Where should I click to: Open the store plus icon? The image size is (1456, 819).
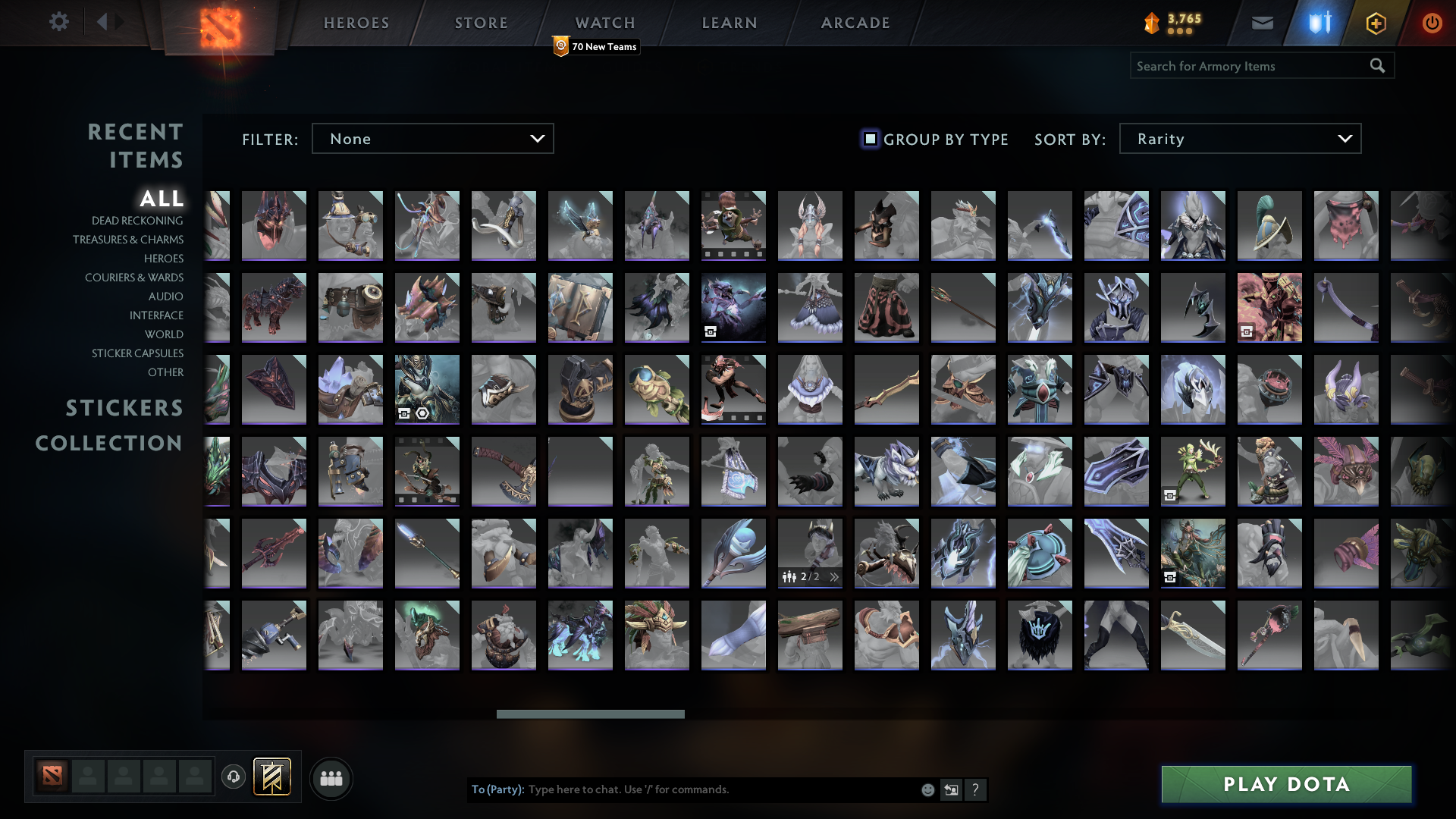tap(1375, 23)
